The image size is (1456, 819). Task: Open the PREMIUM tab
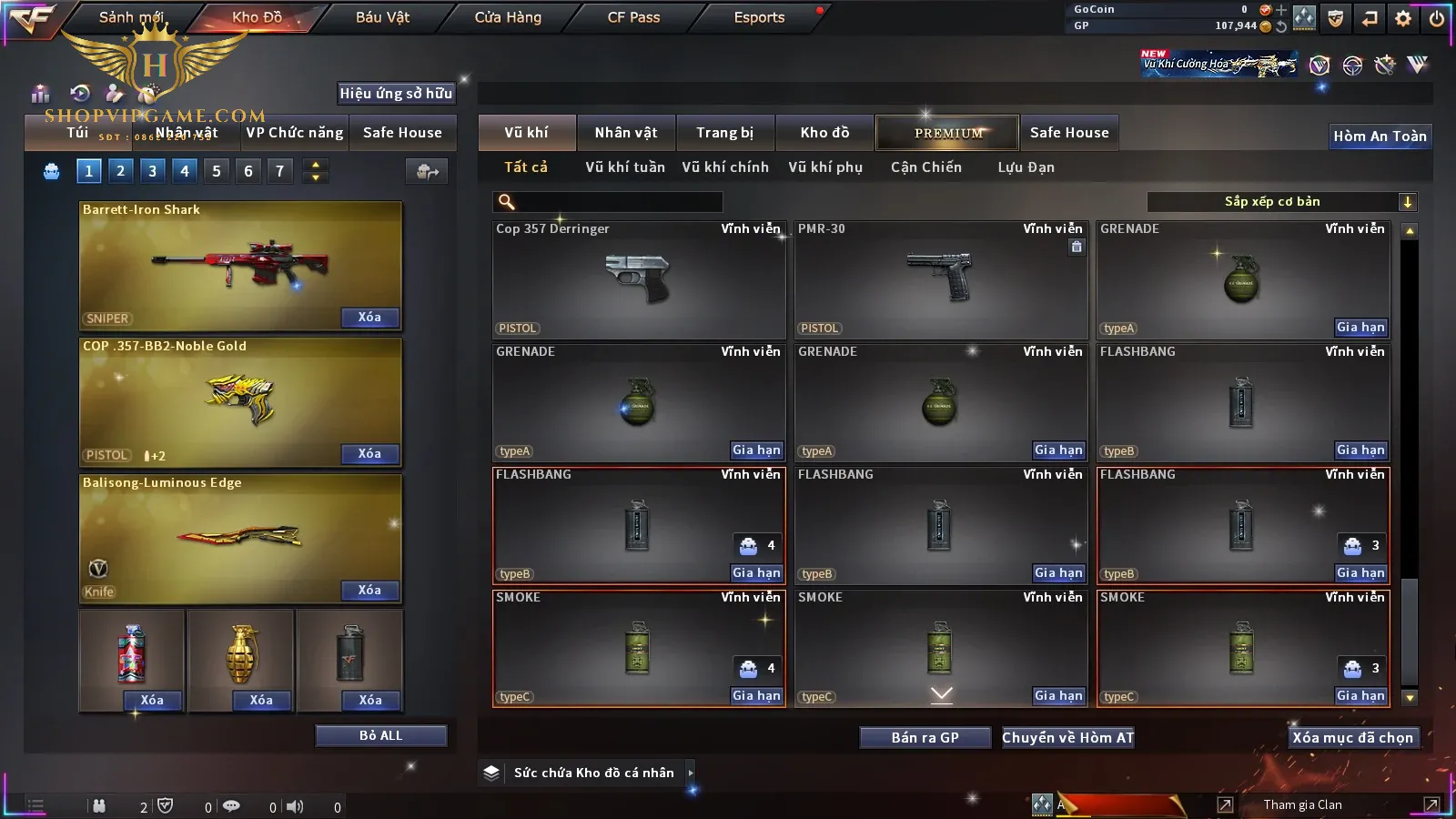947,133
